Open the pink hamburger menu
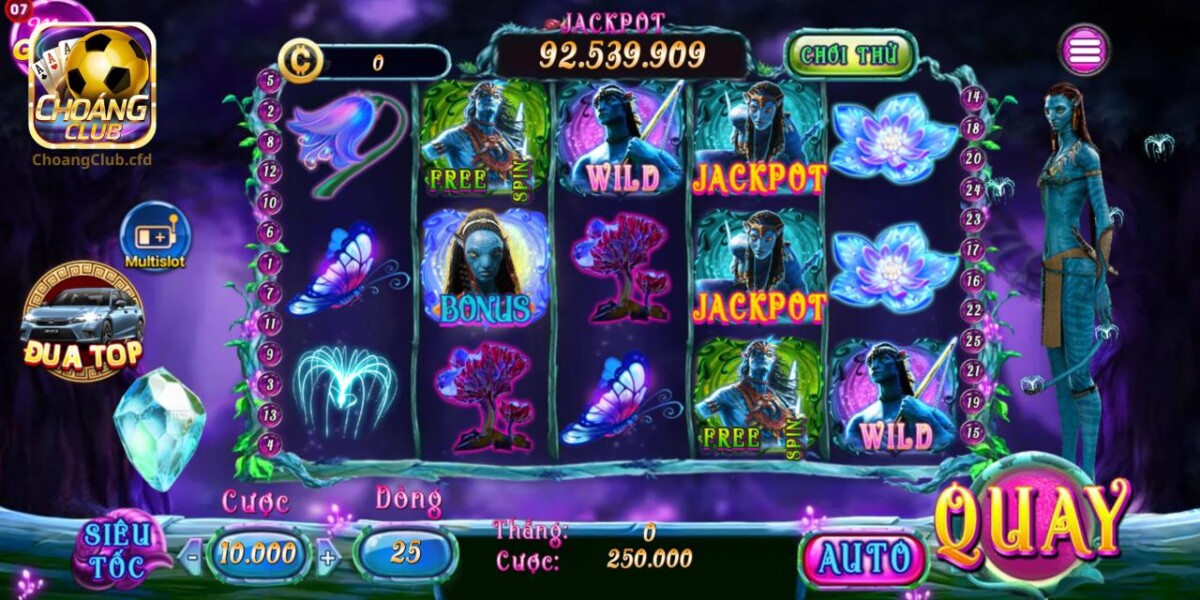 [1085, 50]
